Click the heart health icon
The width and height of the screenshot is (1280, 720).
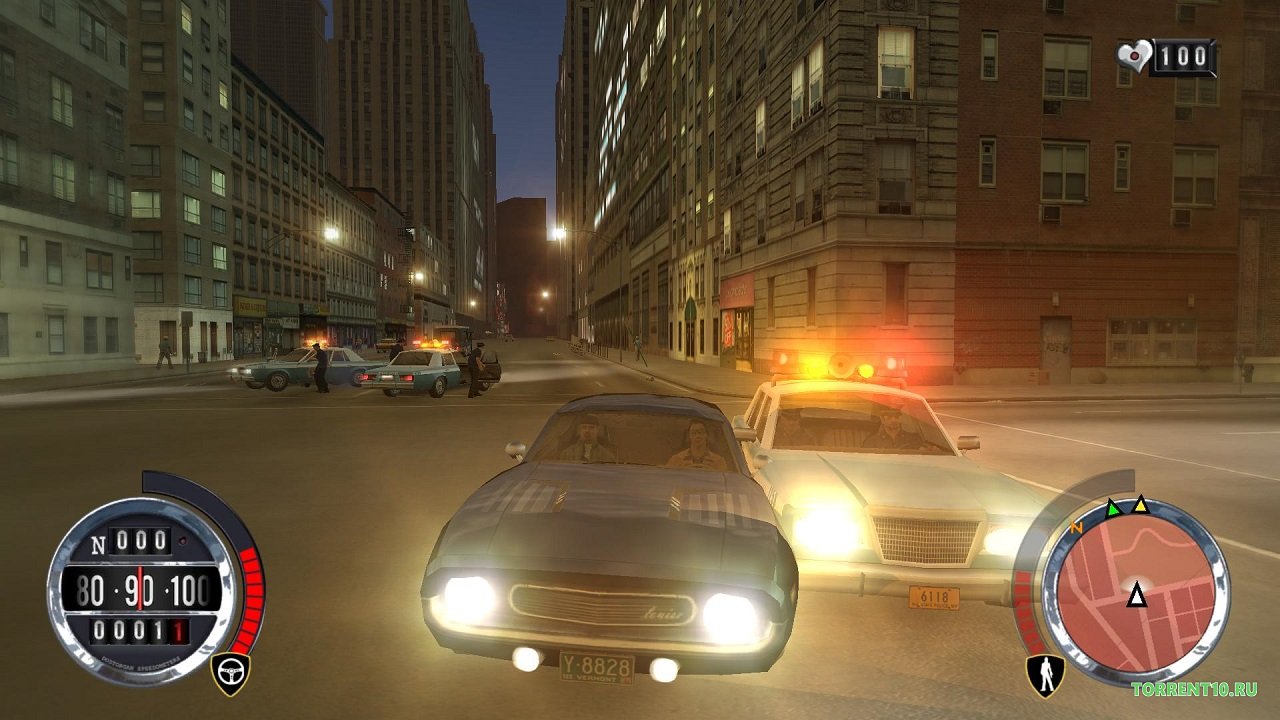(x=1134, y=55)
